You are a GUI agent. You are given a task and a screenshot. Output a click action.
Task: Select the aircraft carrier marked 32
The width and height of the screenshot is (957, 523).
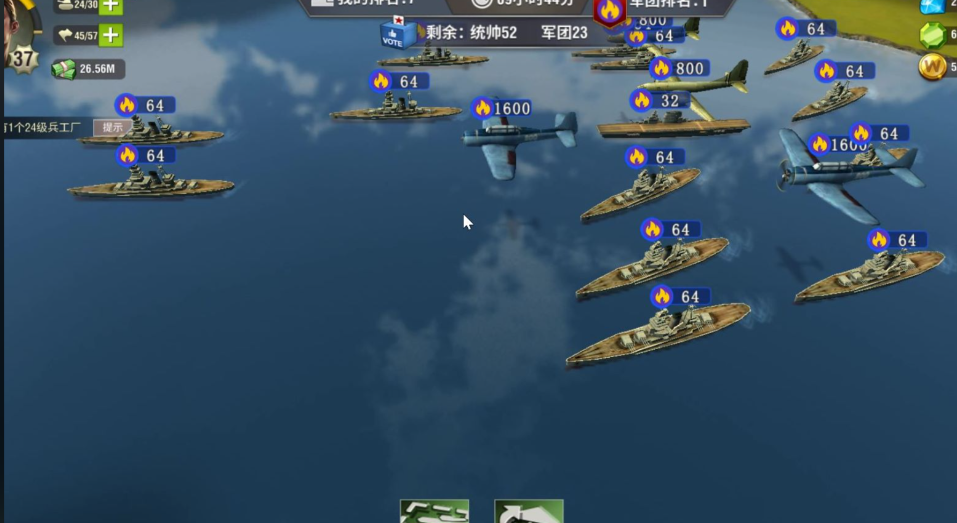[x=673, y=123]
